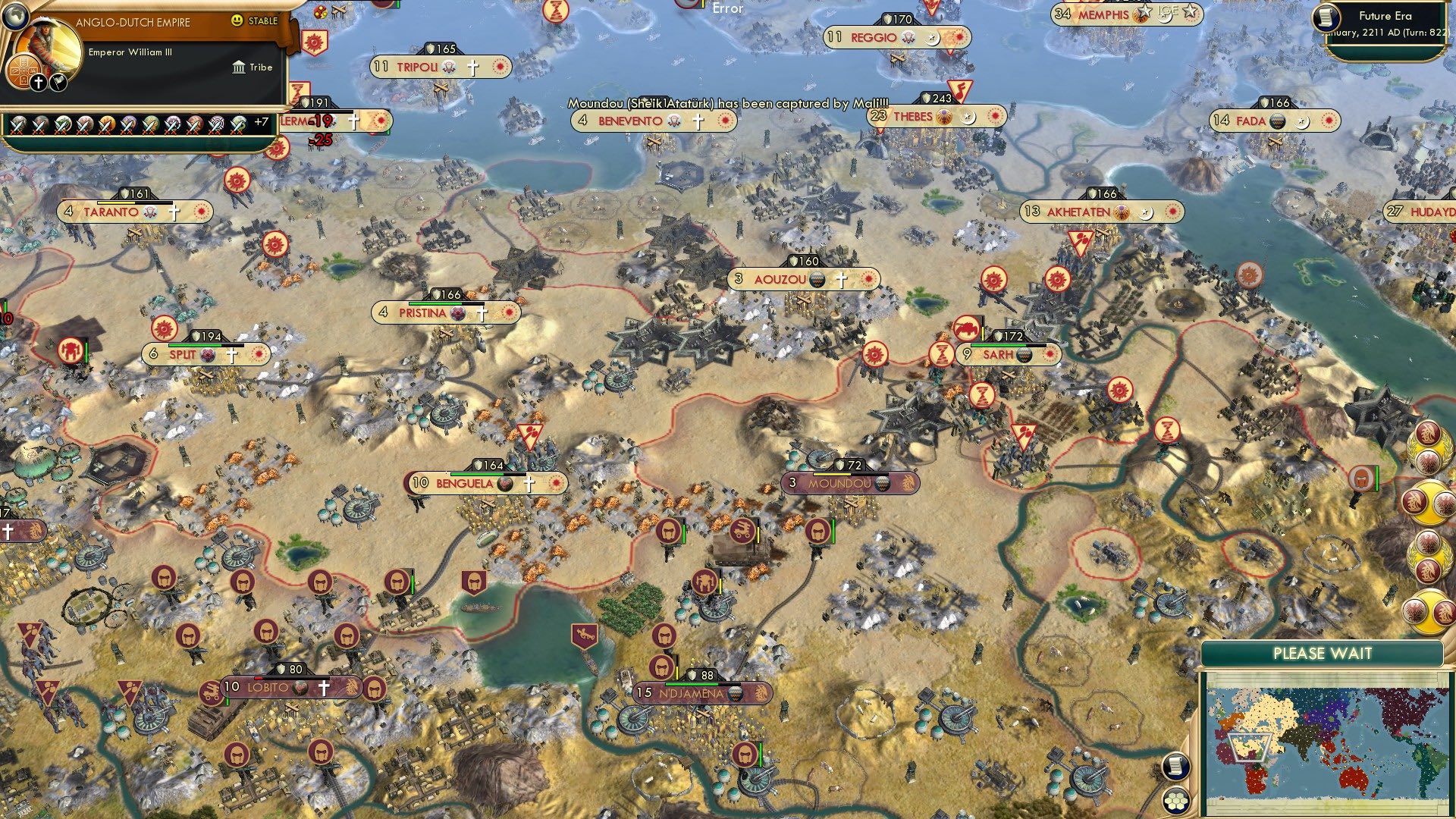
Task: Switch to strategic view via hex icon
Action: [1175, 802]
